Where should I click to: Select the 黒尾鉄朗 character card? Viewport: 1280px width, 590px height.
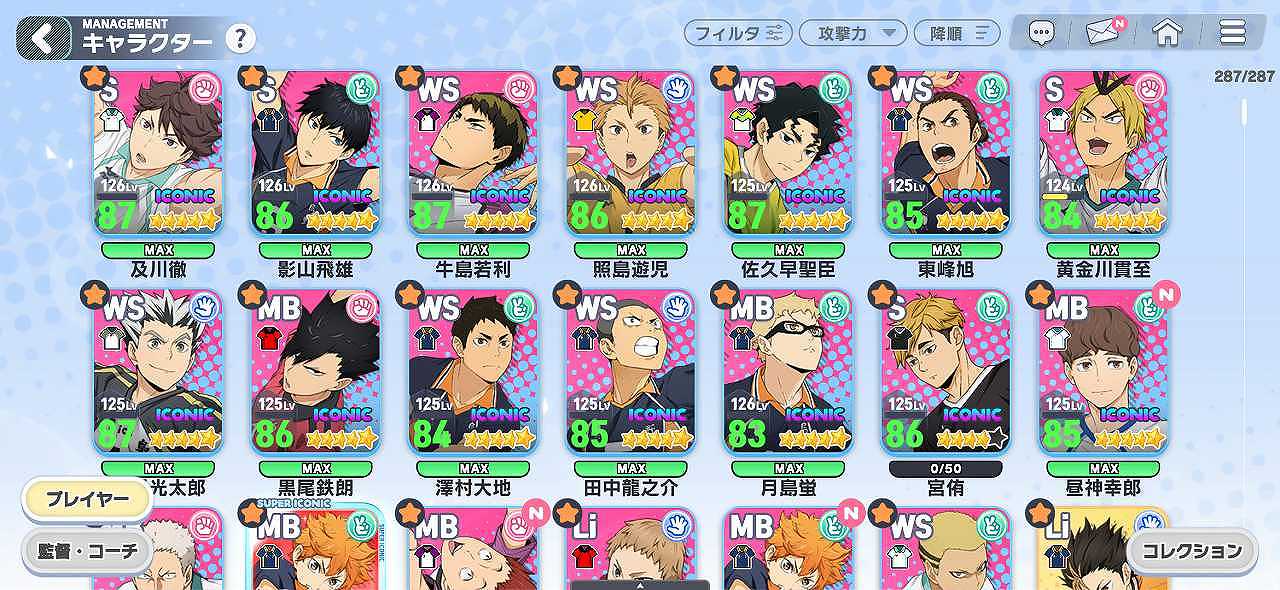pyautogui.click(x=316, y=371)
